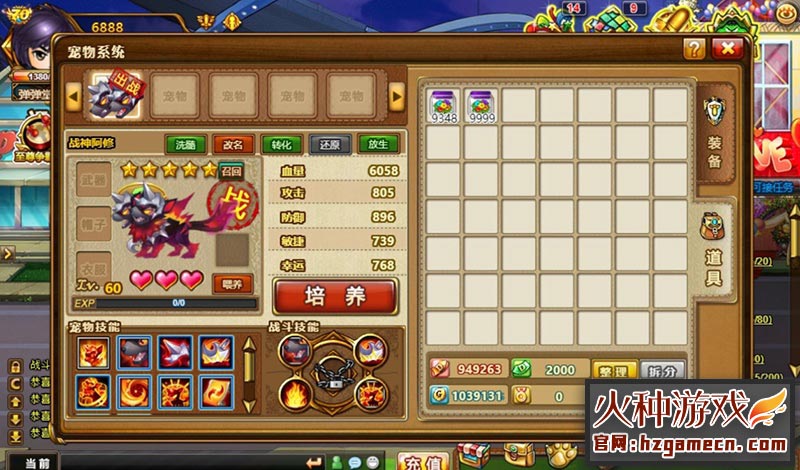Screen dimensions: 800x470
Task: Select the flame skill in battle skills
Action: pos(298,390)
